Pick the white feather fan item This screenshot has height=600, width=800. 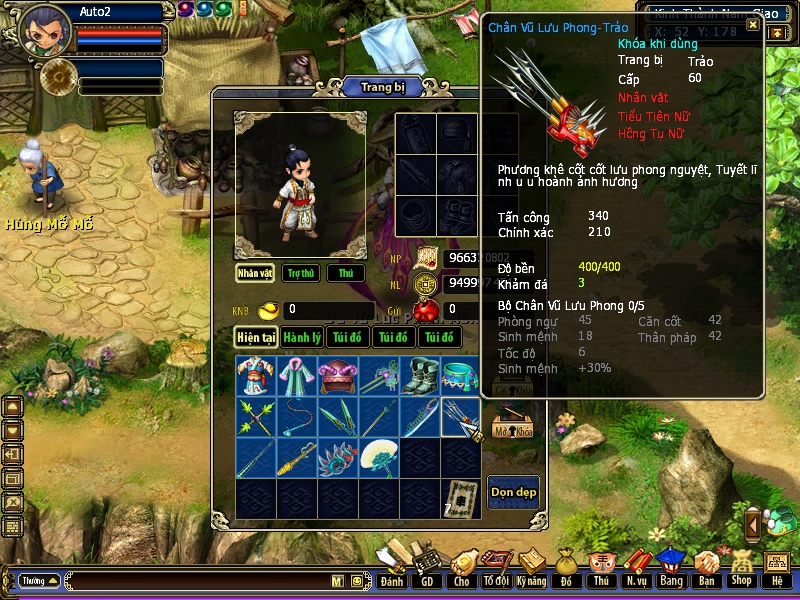(379, 458)
